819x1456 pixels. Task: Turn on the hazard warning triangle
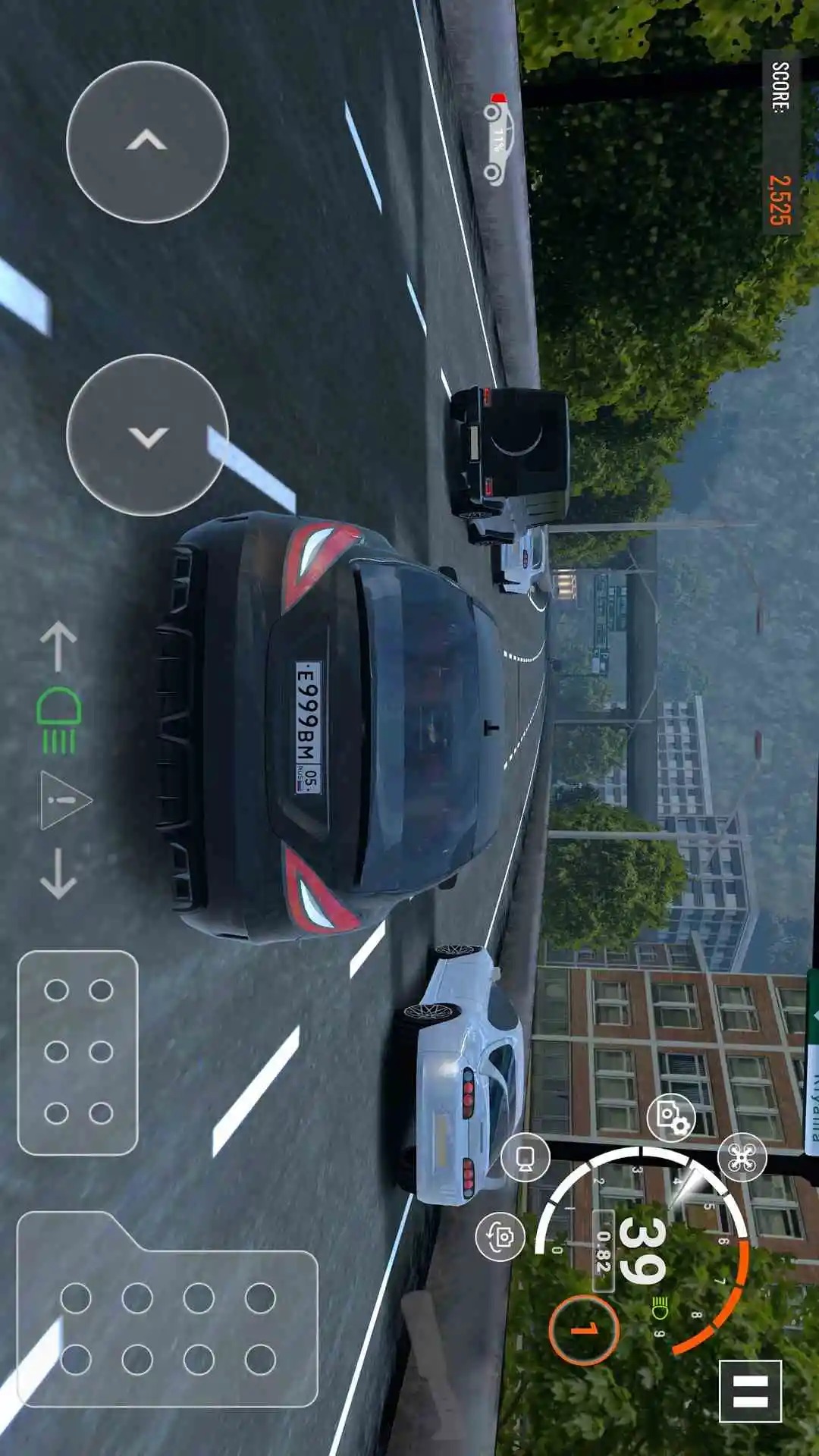click(64, 800)
